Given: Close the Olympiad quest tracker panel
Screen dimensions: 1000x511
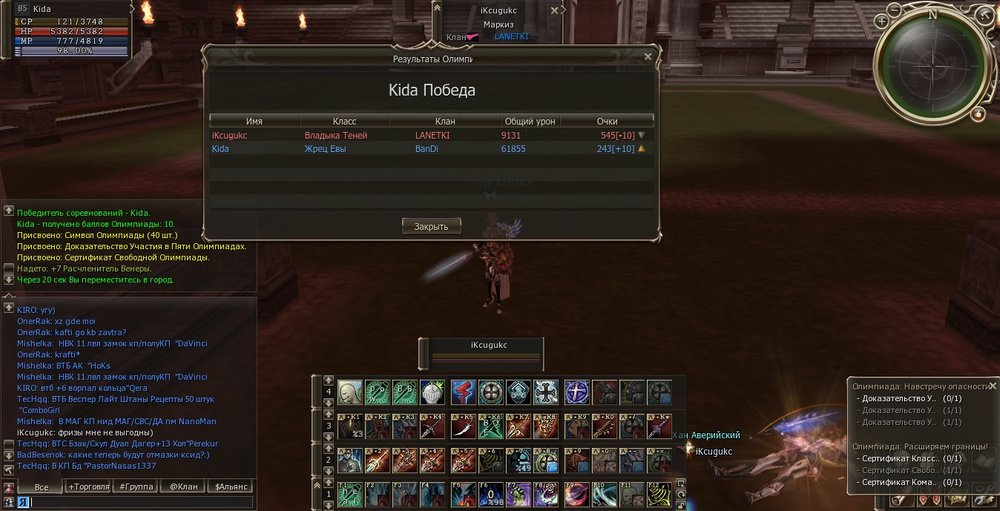Looking at the screenshot, I should (993, 386).
